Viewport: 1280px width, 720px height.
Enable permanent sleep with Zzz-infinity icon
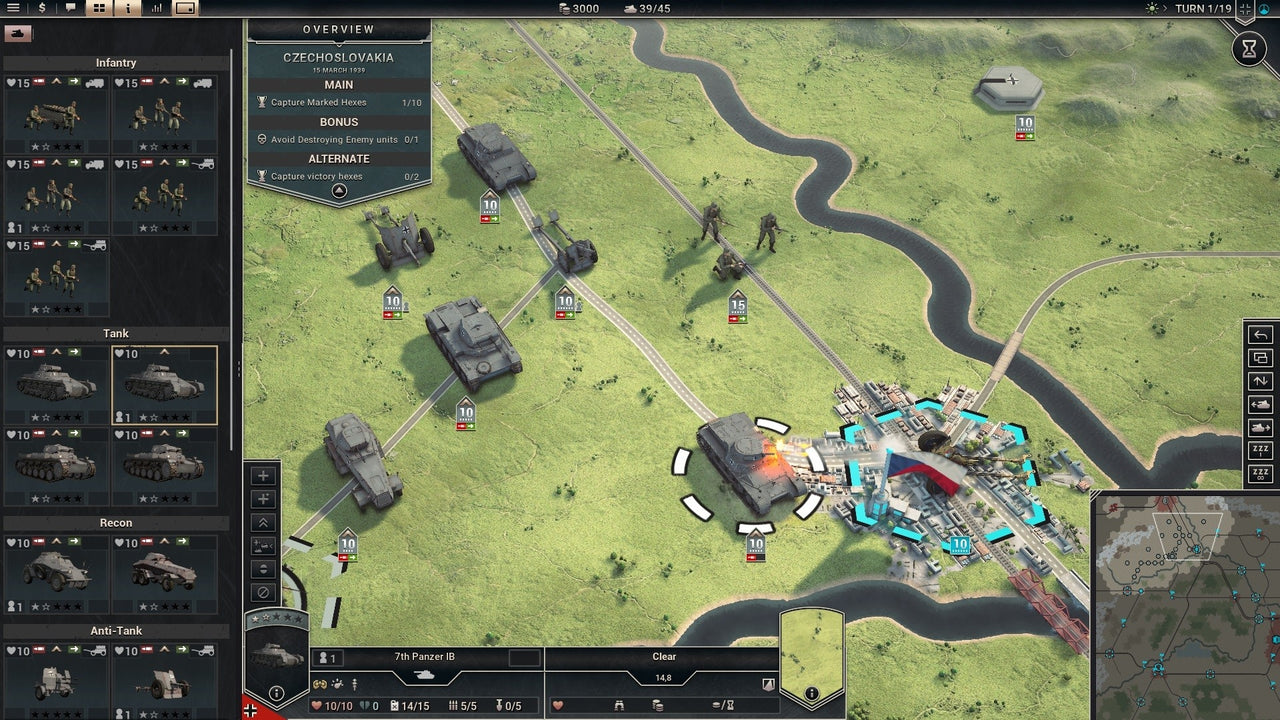click(x=1259, y=472)
